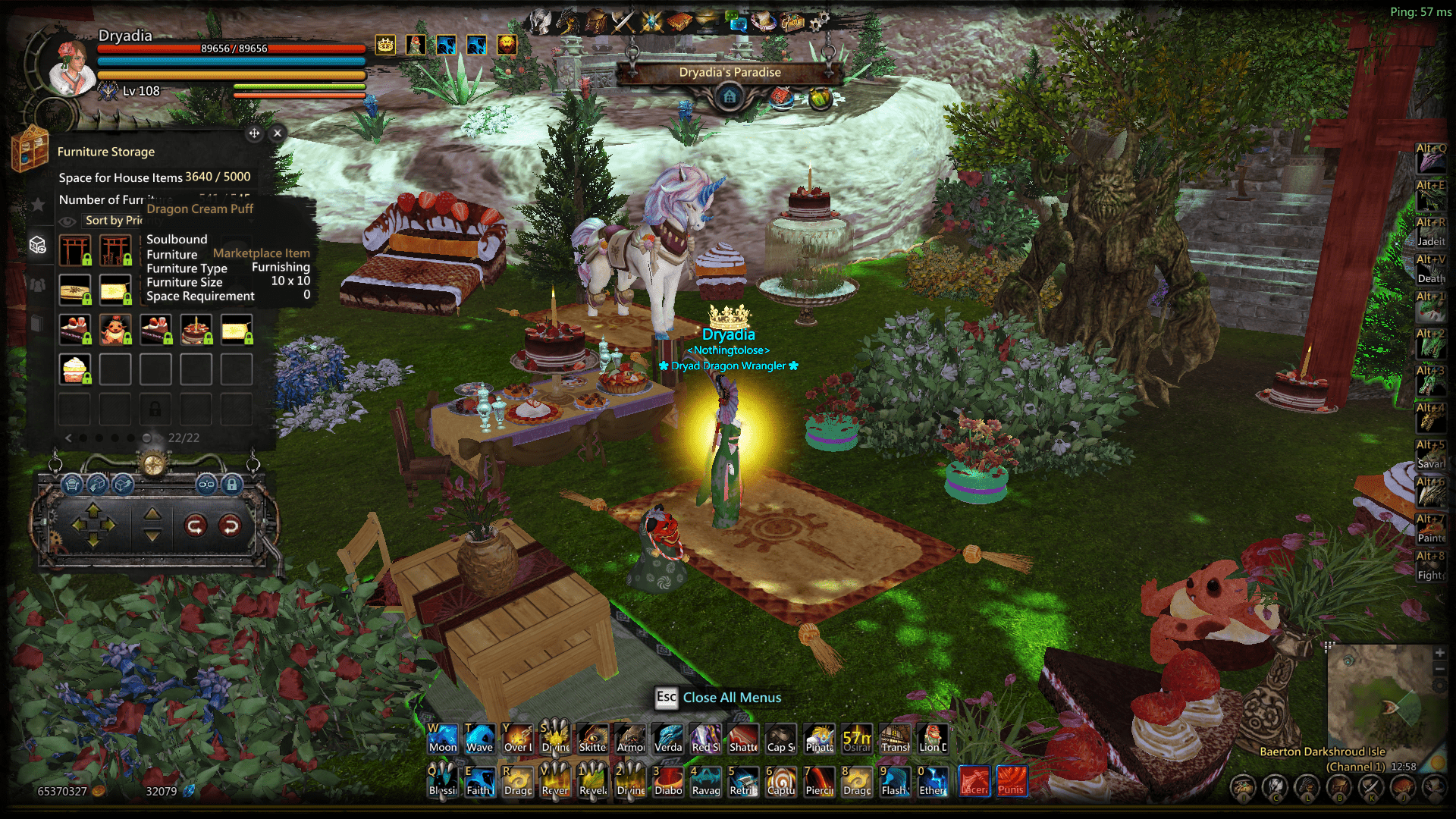This screenshot has width=1456, height=819.
Task: Activate the Ether skill in slot 0
Action: click(933, 781)
